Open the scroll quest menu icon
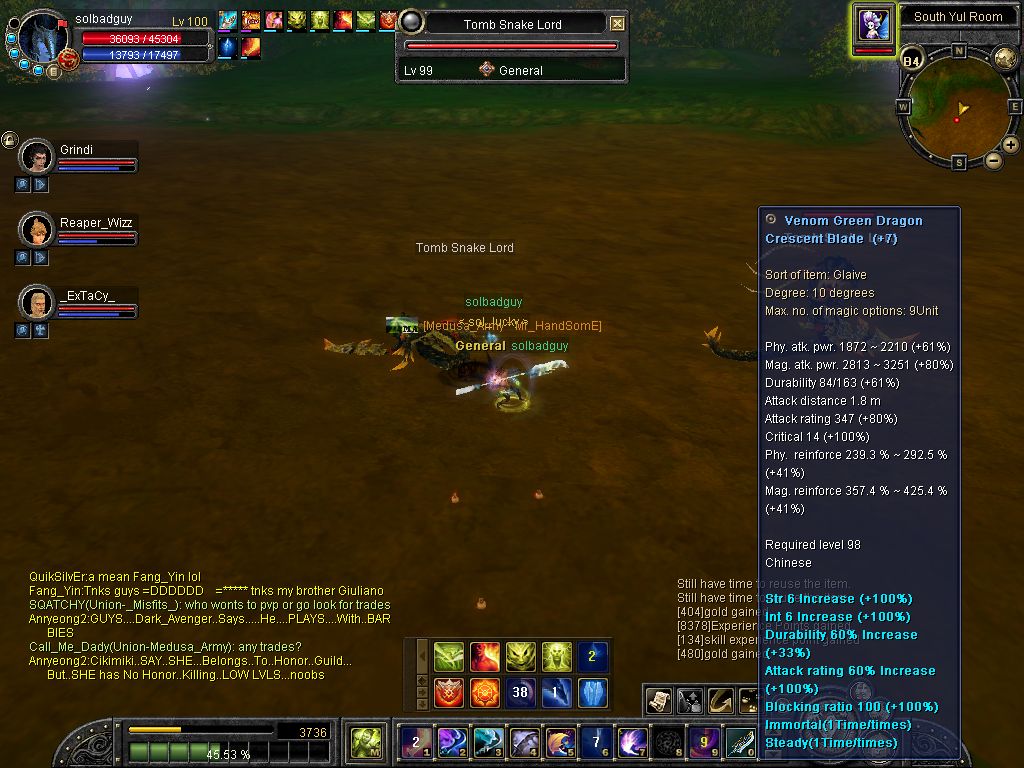The width and height of the screenshot is (1024, 768). pyautogui.click(x=658, y=700)
